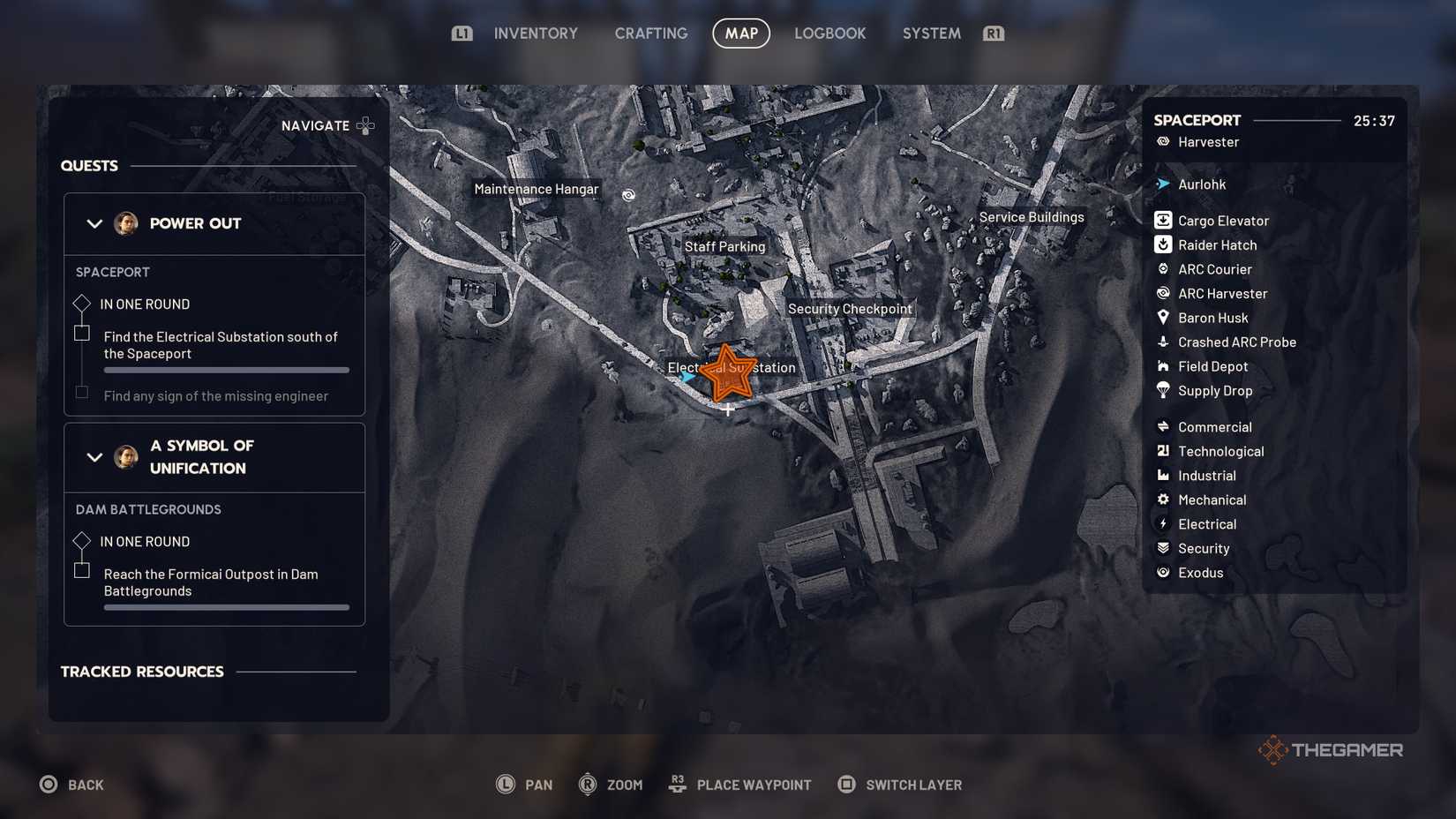The width and height of the screenshot is (1456, 819).
Task: Select the Aurlohk waypoint marker icon
Action: [x=1163, y=184]
